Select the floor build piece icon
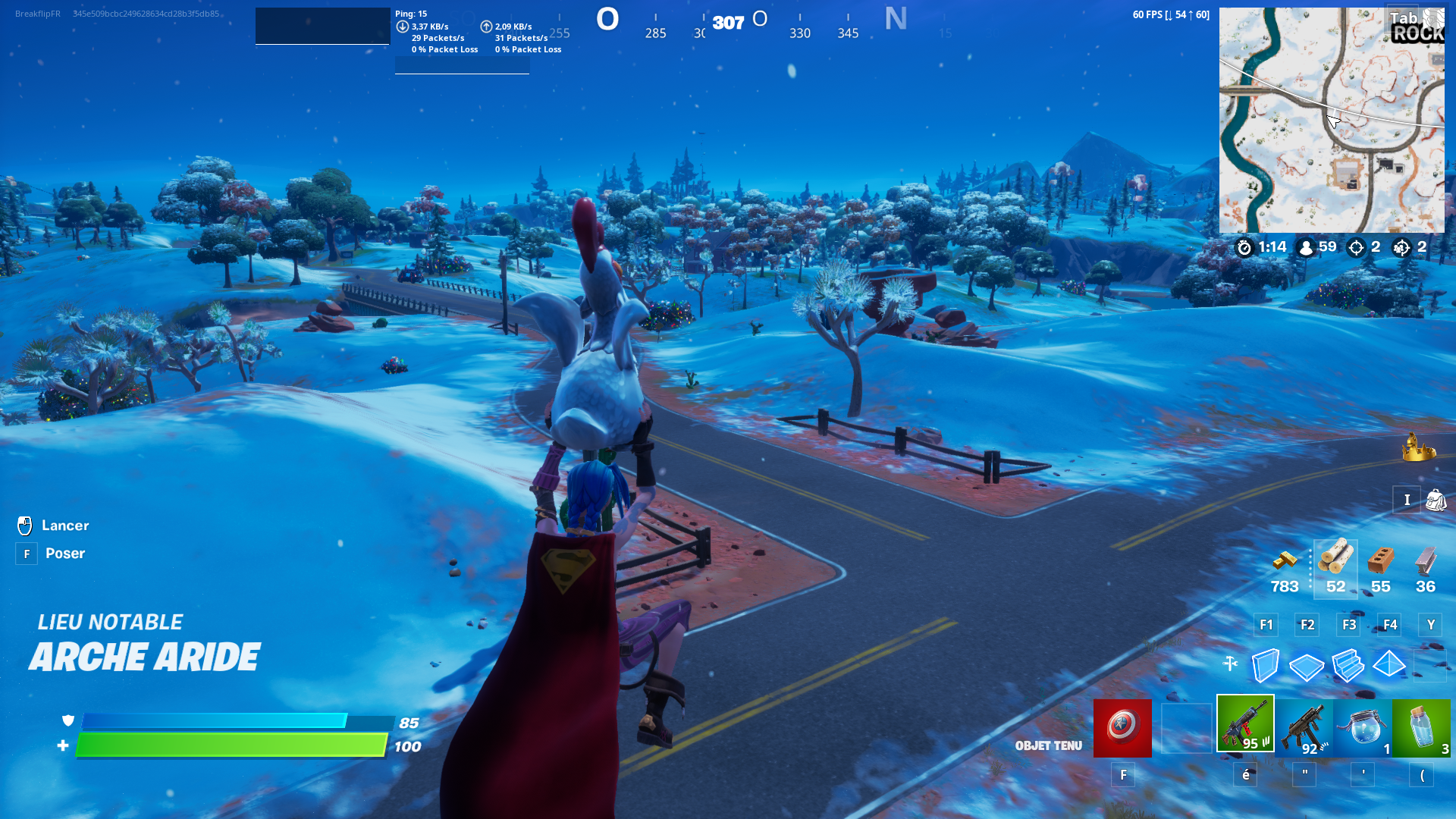 pos(1306,666)
